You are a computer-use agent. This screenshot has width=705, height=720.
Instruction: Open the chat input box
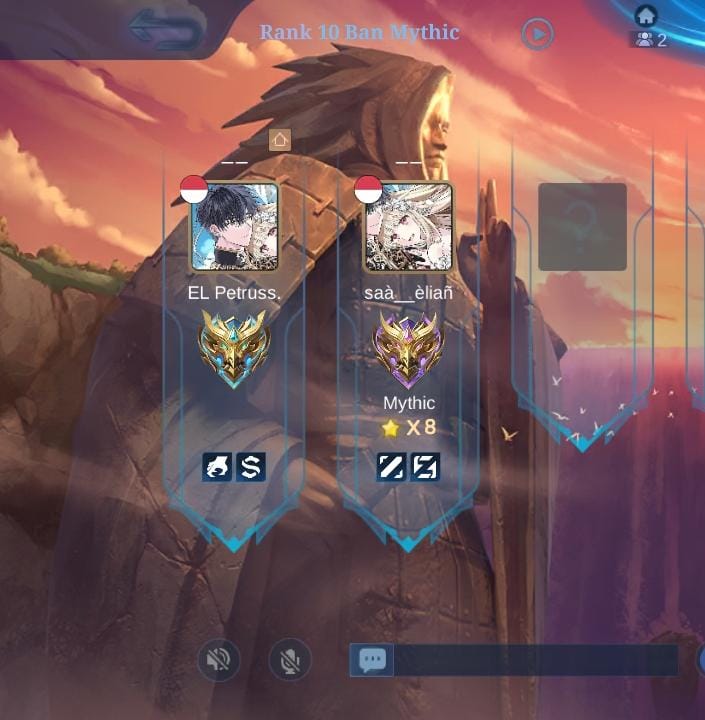(x=535, y=660)
